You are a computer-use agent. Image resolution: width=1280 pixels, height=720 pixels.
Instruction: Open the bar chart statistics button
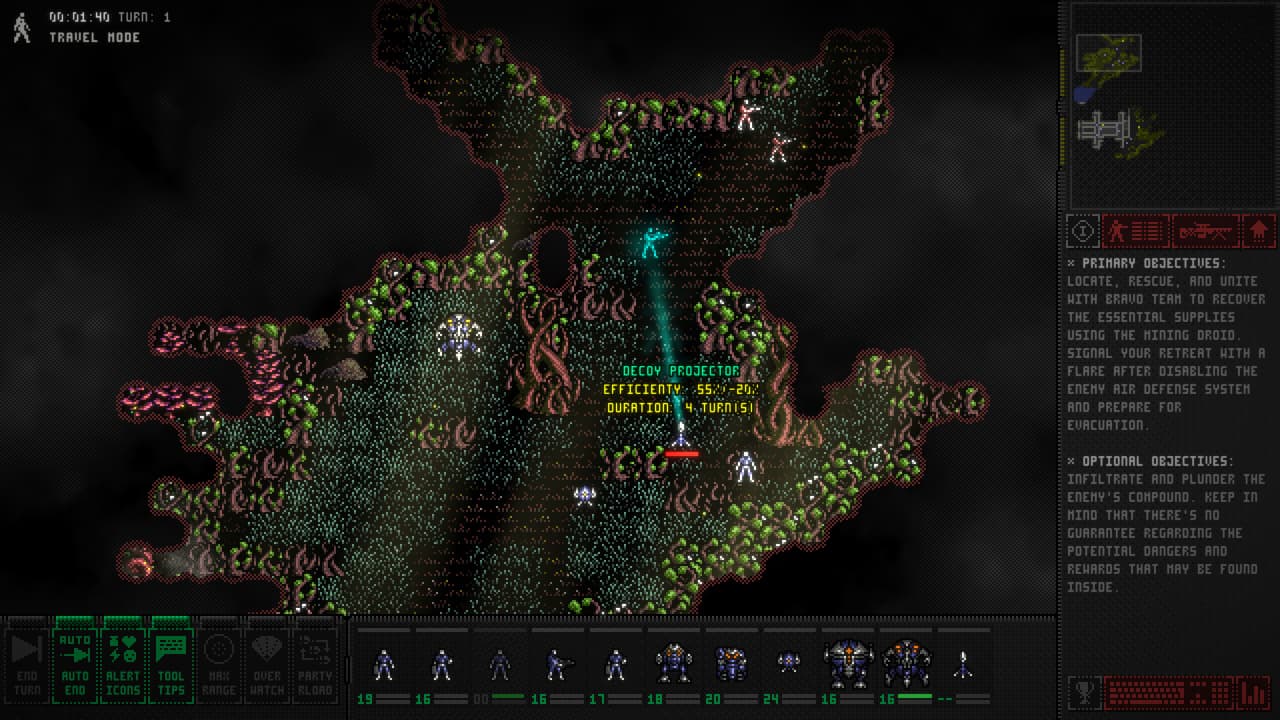[x=1253, y=692]
